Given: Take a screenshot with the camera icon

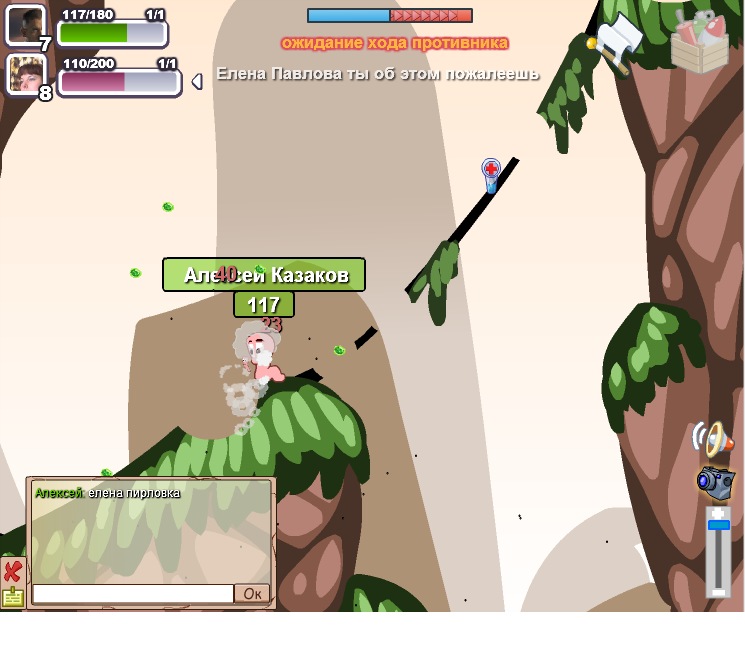Looking at the screenshot, I should click(x=715, y=482).
